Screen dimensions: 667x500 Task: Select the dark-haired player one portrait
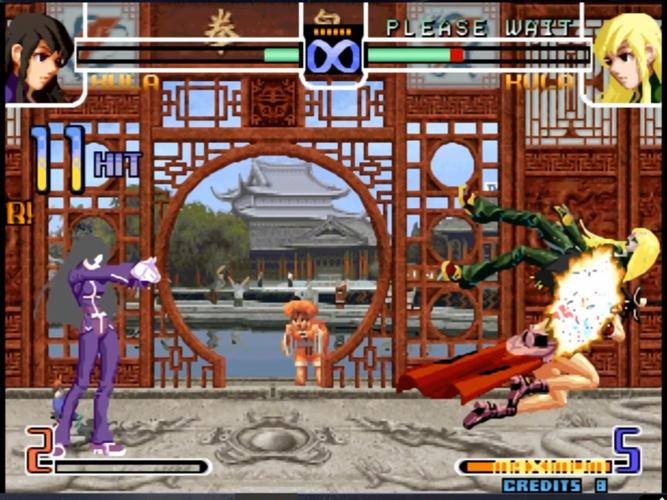40,55
